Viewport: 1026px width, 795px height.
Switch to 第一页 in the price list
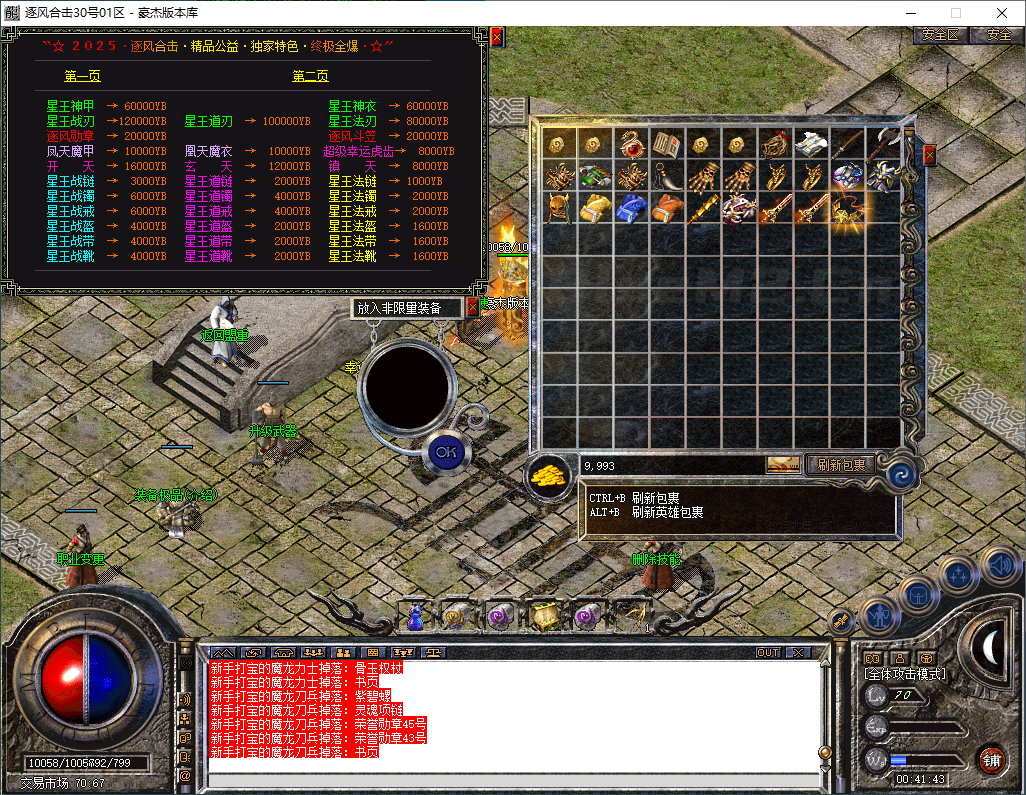(83, 76)
